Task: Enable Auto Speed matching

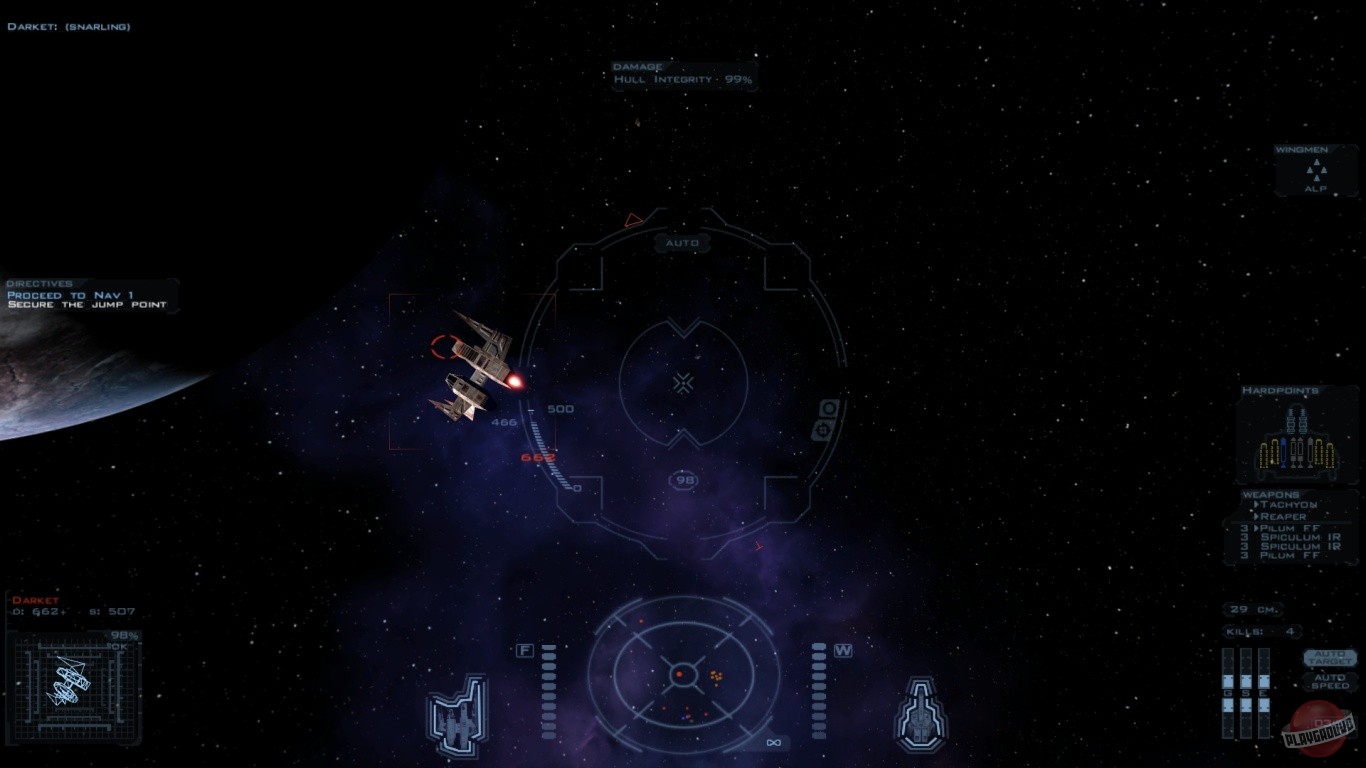Action: click(1330, 681)
